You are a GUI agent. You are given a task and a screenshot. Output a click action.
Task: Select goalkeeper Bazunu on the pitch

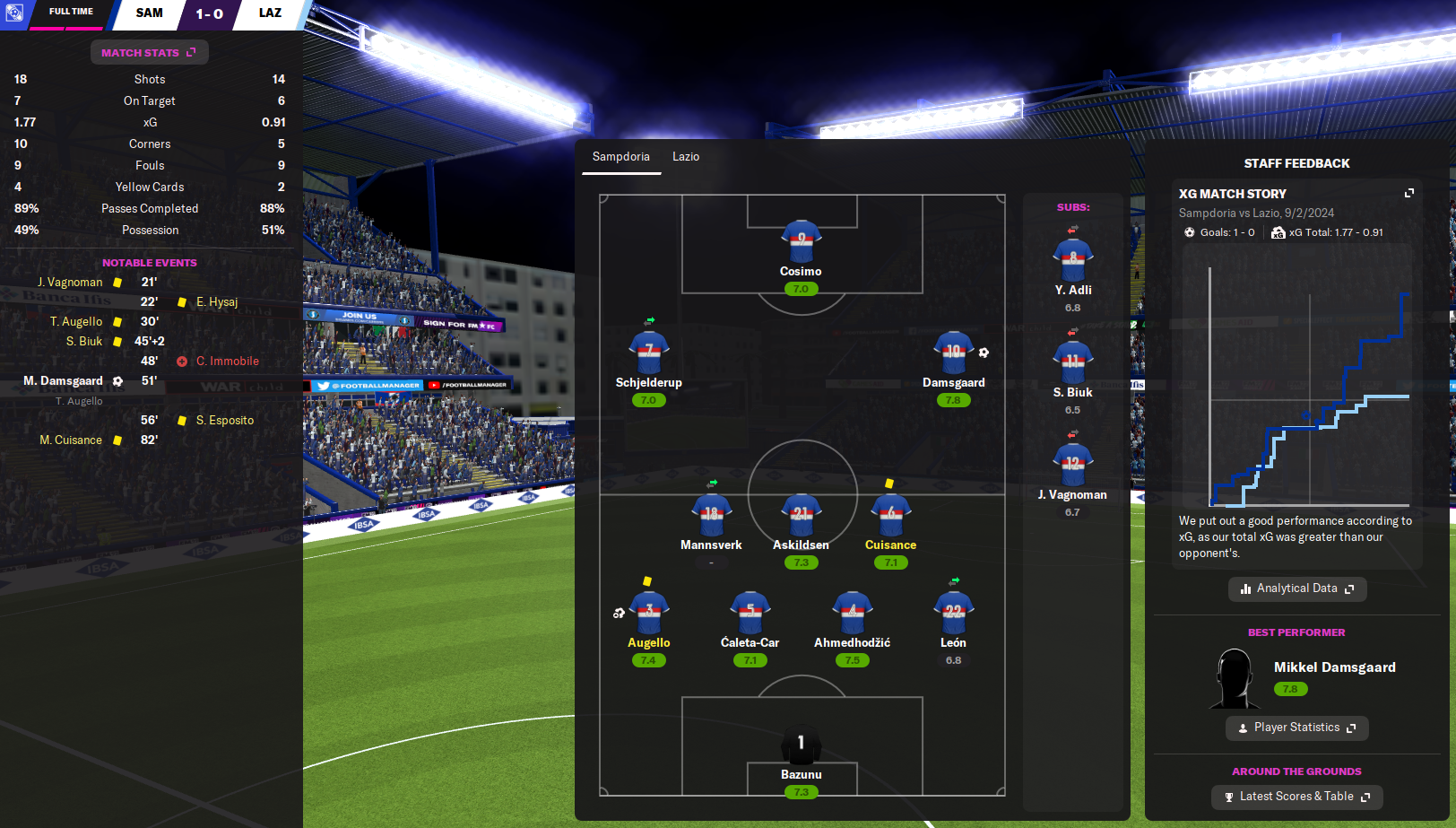pos(801,744)
